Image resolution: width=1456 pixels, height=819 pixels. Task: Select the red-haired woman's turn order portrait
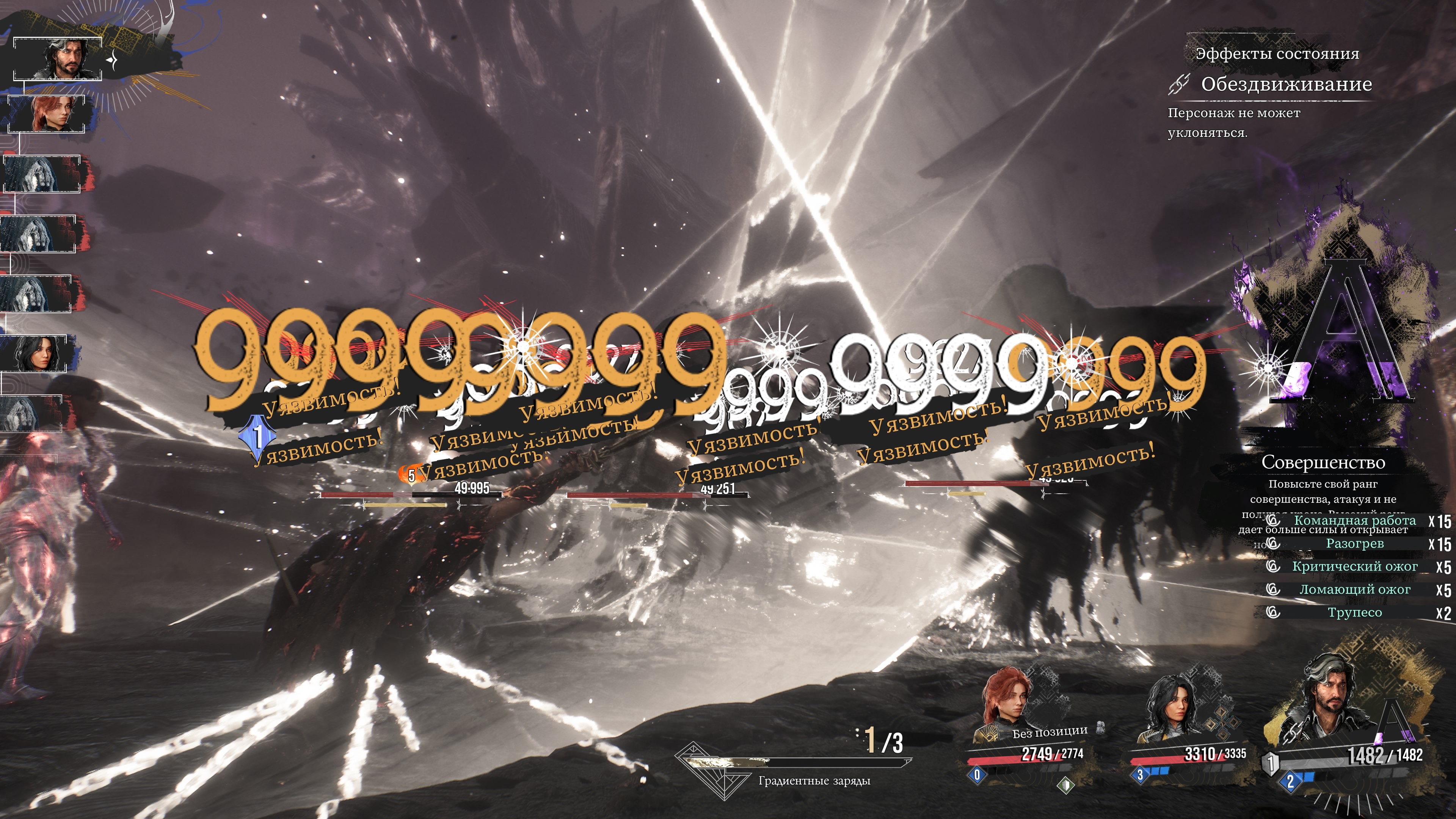point(47,114)
